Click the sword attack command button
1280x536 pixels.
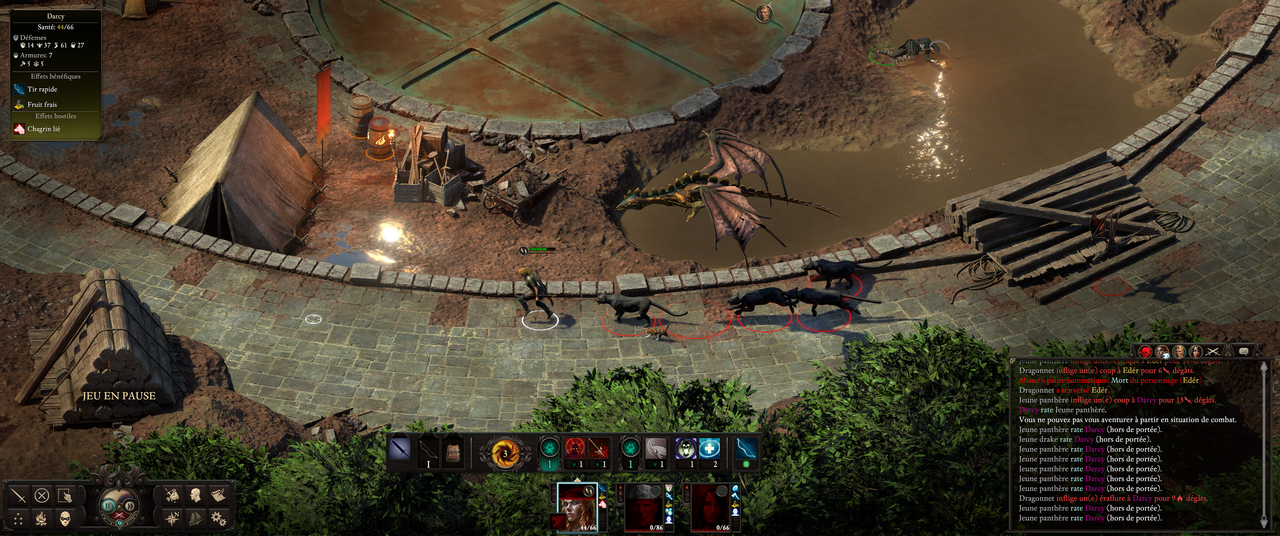click(x=18, y=495)
